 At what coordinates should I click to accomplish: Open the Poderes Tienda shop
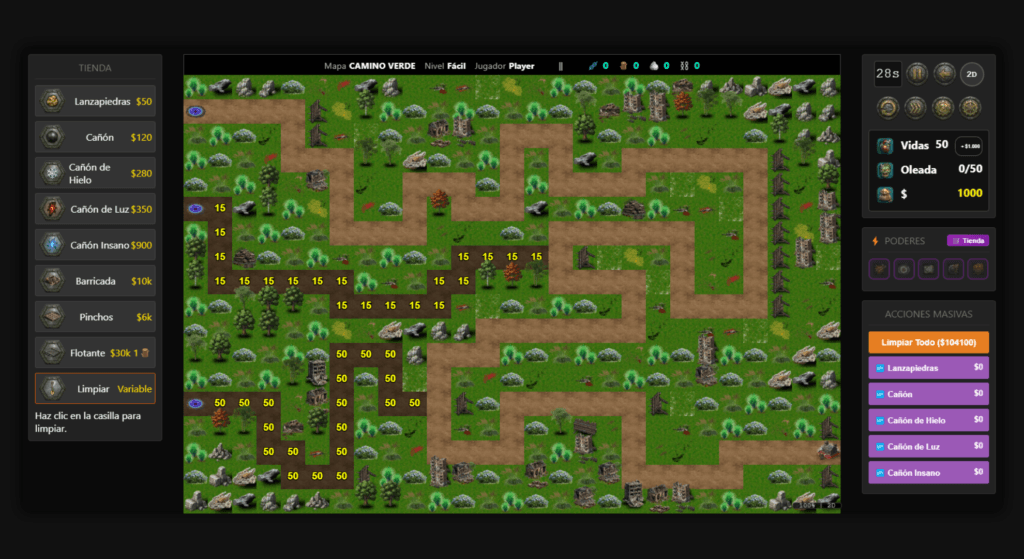point(967,241)
